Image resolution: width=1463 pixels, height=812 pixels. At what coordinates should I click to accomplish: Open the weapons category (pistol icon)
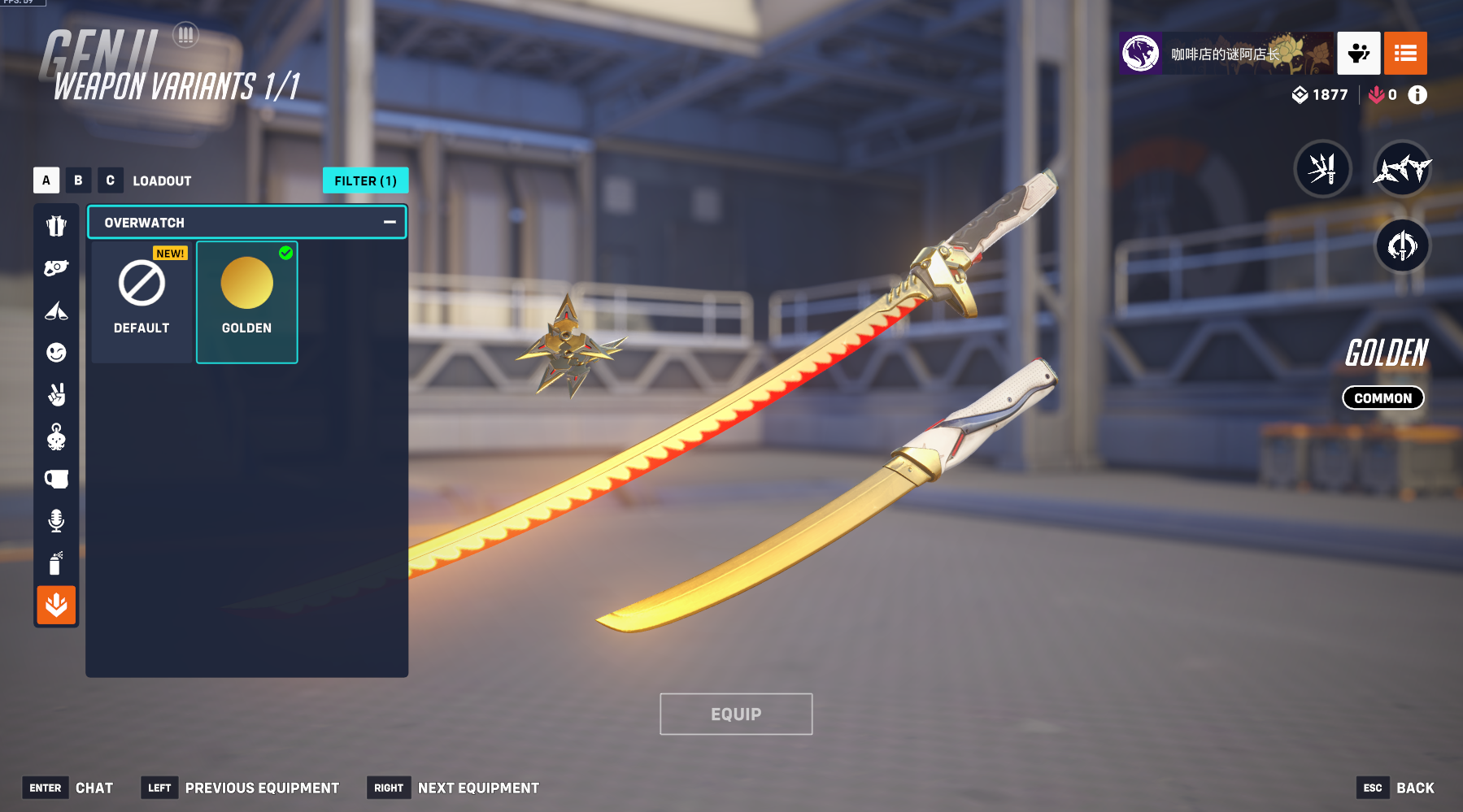(x=56, y=268)
